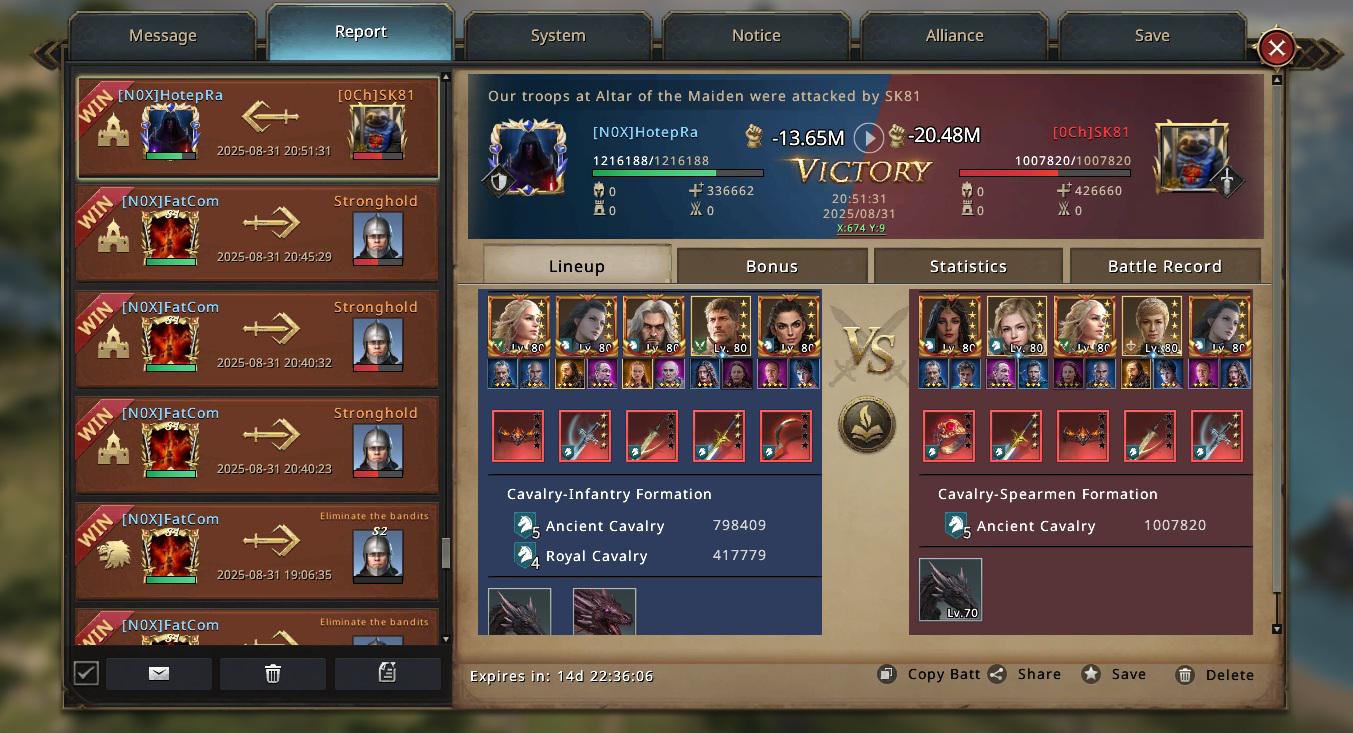The image size is (1353, 733).
Task: Copy the battle report
Action: [x=930, y=674]
